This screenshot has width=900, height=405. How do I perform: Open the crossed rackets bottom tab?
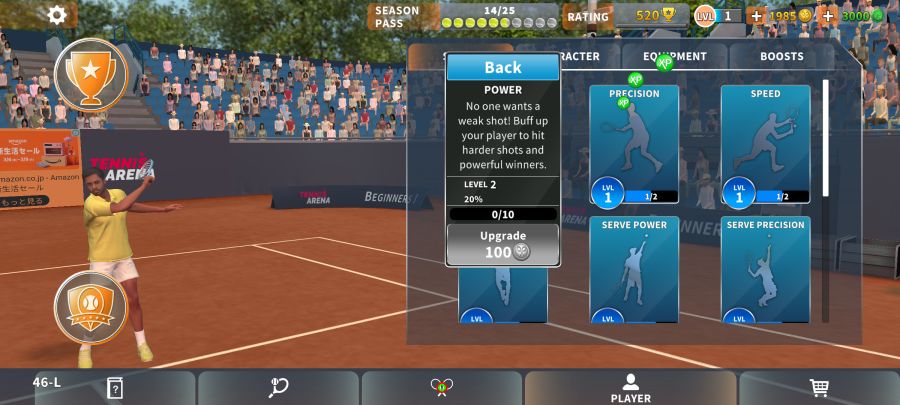441,388
